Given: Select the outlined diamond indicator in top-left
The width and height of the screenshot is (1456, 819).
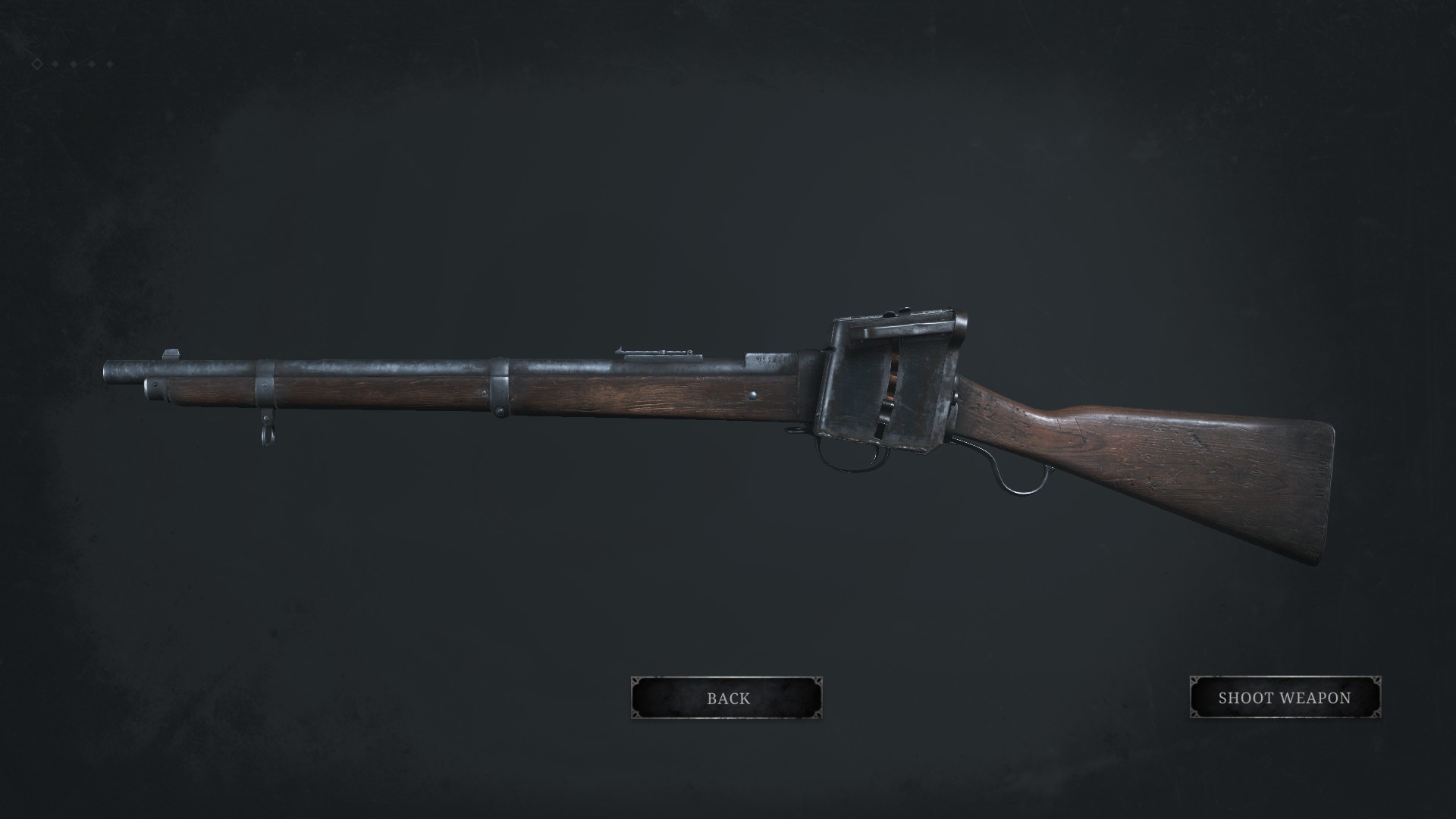Looking at the screenshot, I should (x=36, y=64).
